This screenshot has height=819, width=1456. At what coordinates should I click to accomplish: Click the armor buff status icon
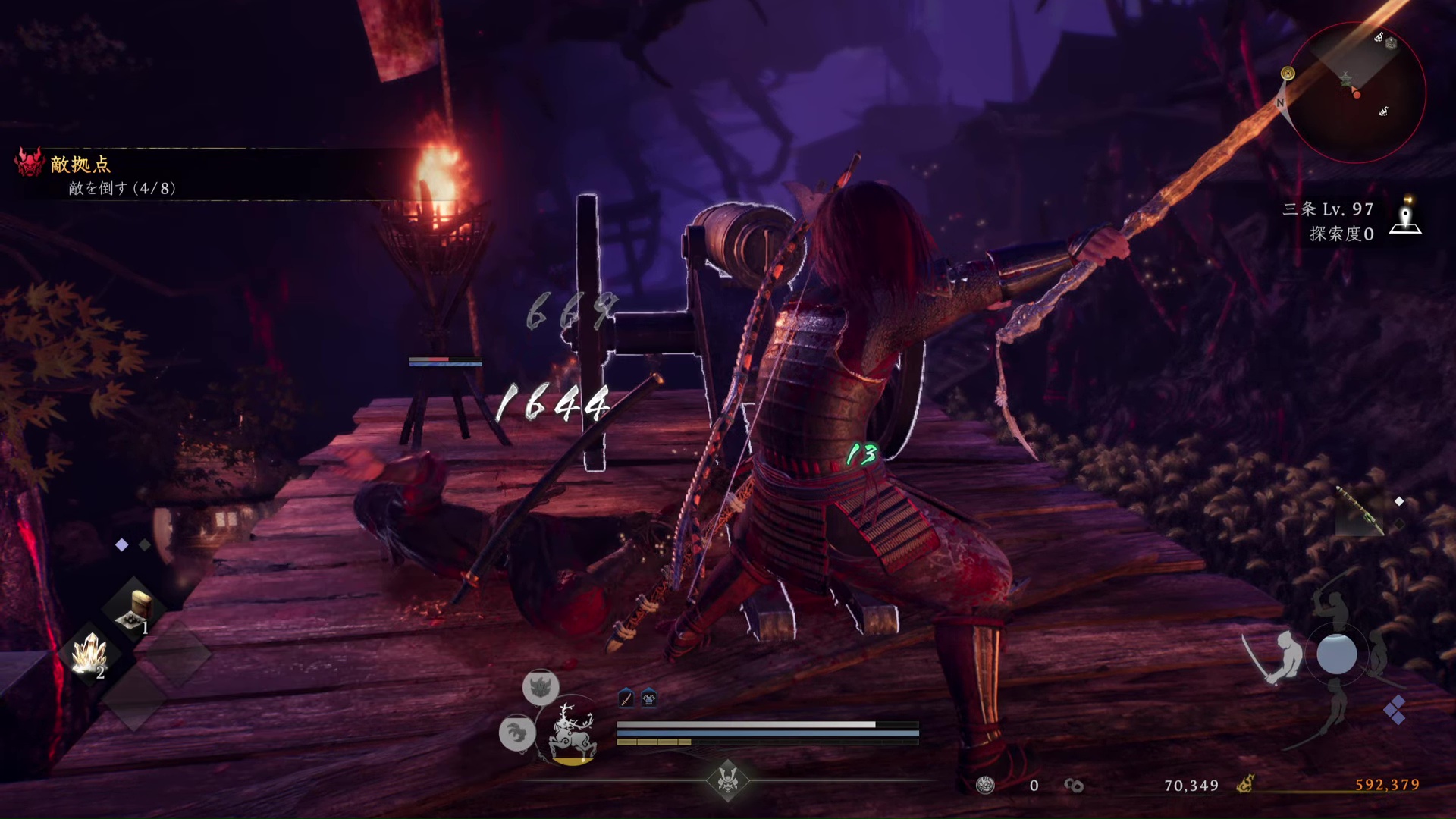pyautogui.click(x=649, y=698)
